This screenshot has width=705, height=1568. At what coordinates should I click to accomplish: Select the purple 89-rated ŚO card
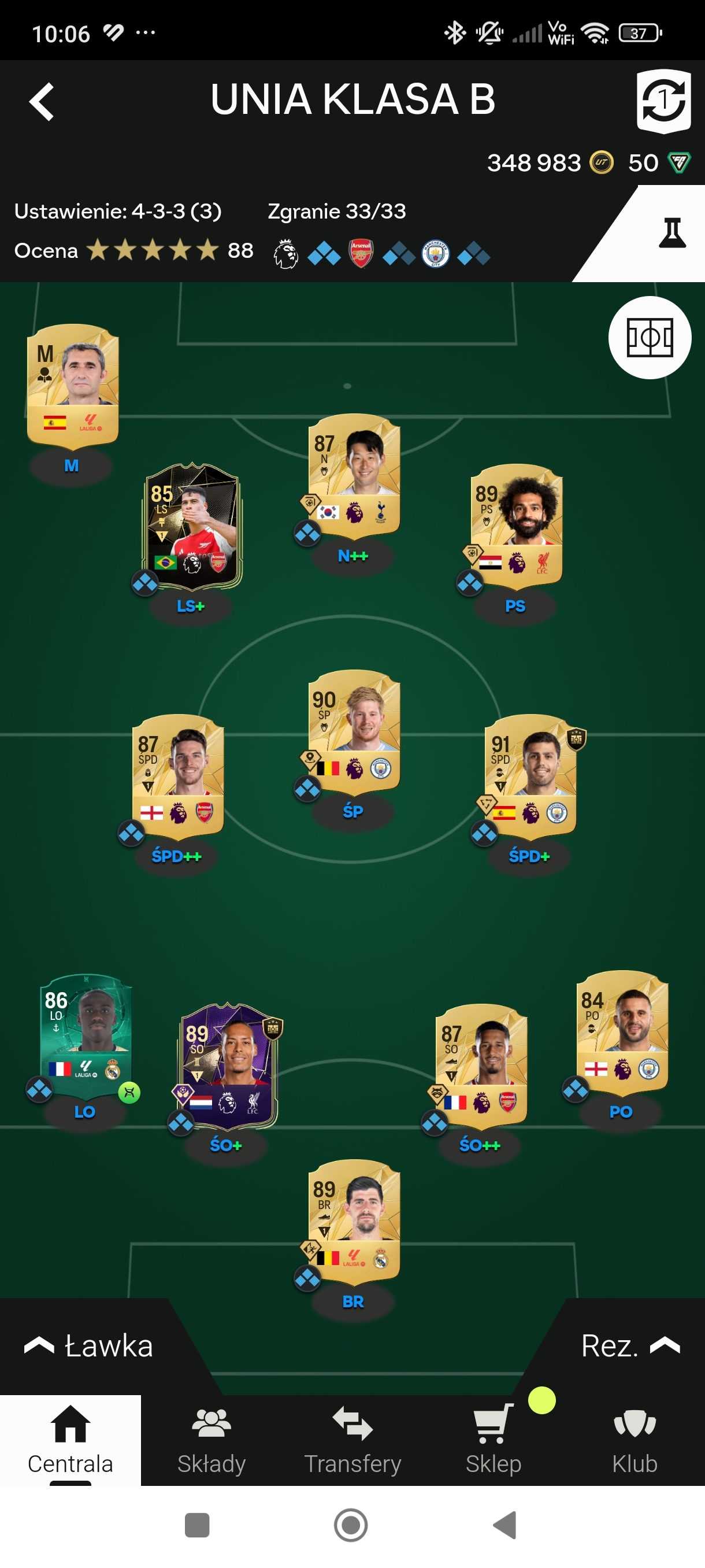(x=227, y=1063)
